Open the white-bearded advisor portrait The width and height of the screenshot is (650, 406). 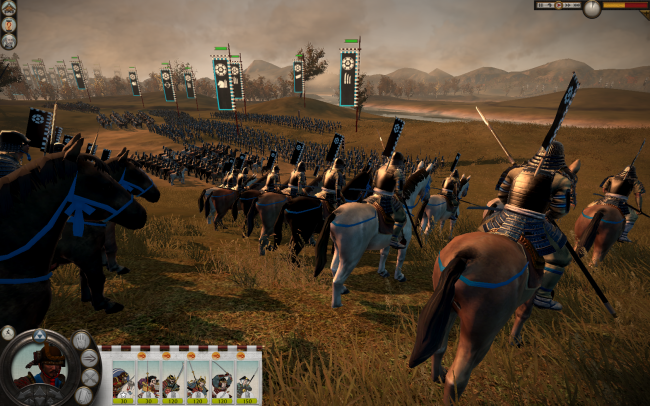(x=8, y=41)
